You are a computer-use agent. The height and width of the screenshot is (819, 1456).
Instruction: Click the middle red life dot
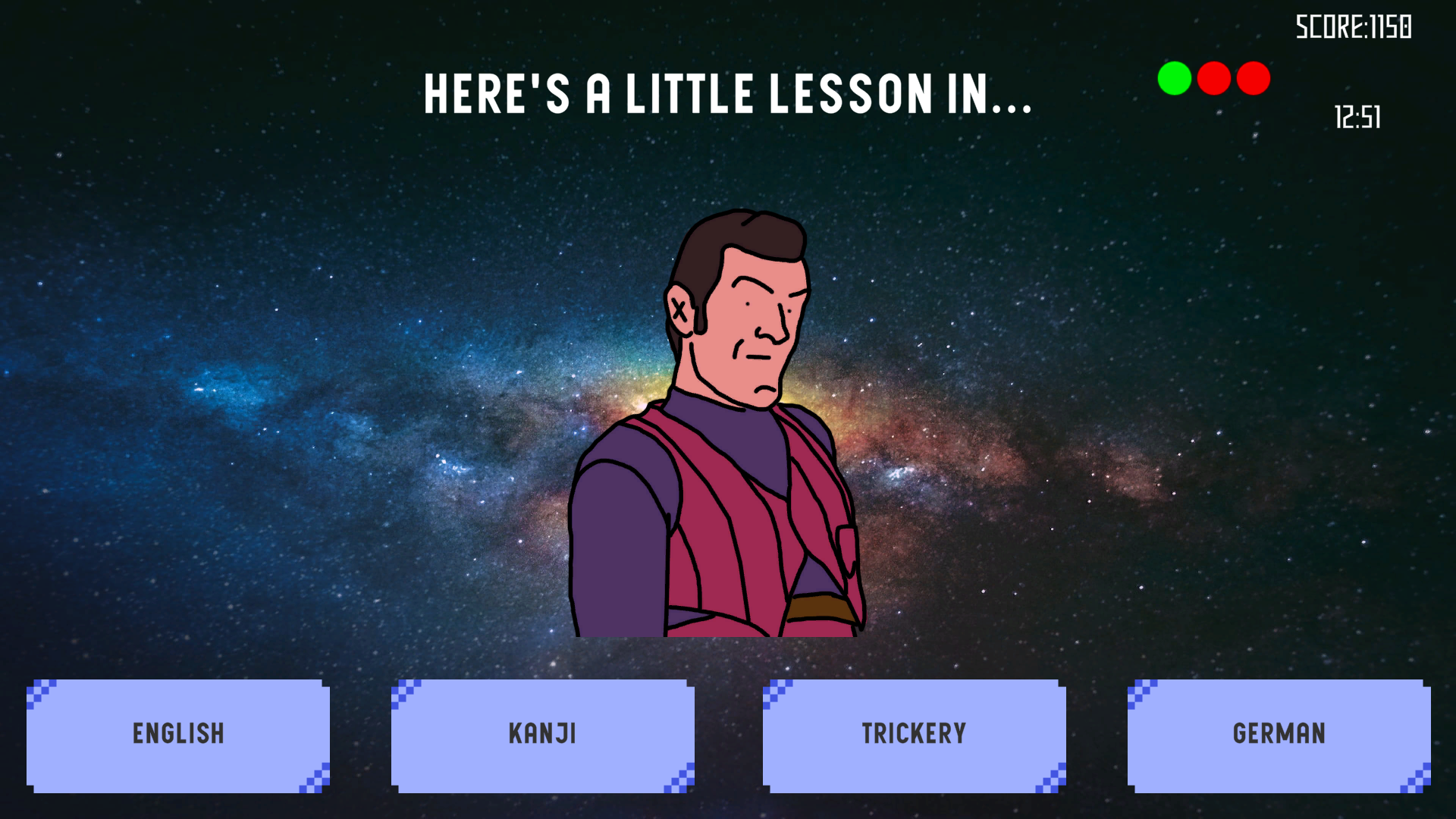pos(1213,77)
